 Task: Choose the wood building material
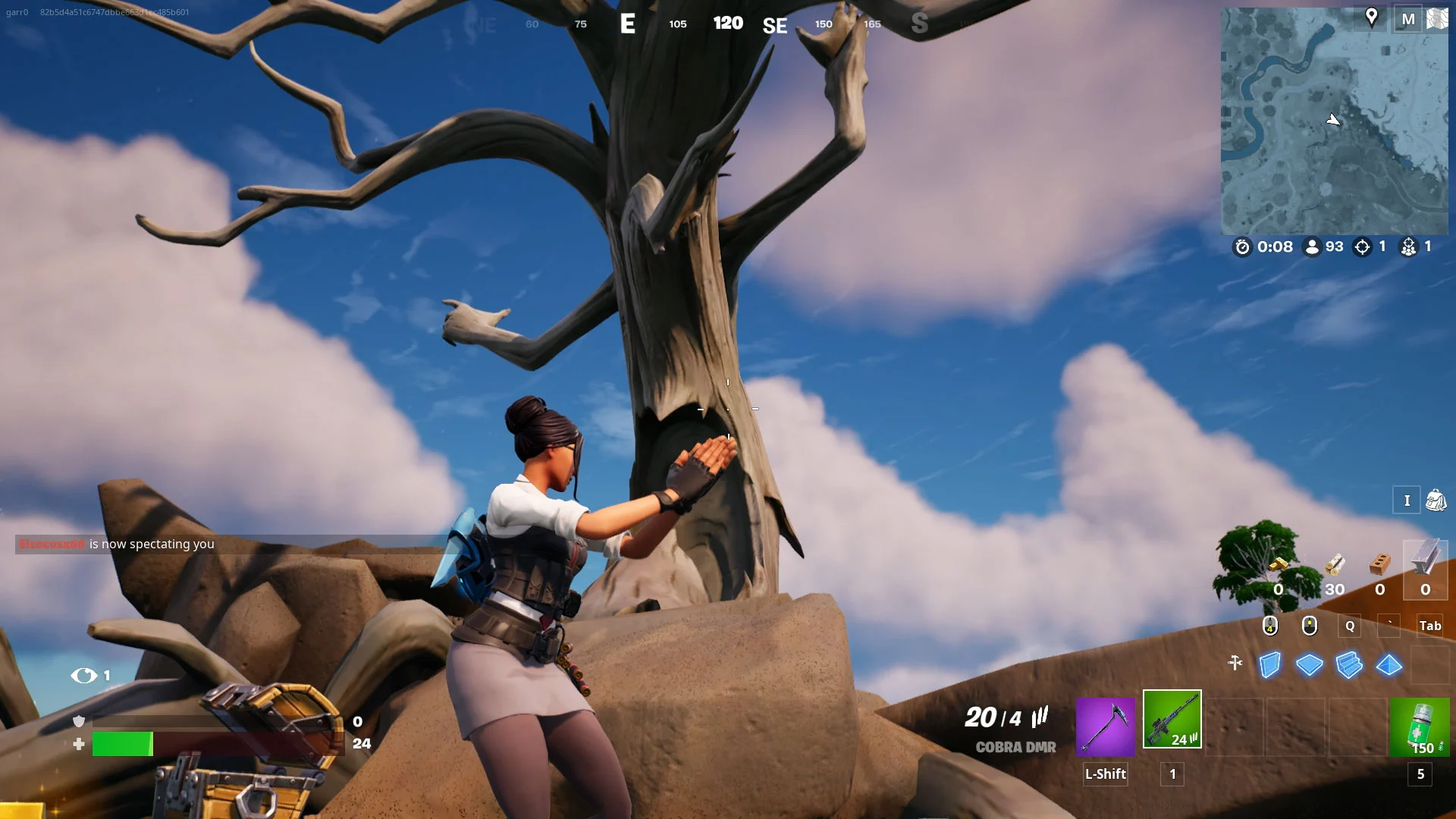coord(1335,565)
